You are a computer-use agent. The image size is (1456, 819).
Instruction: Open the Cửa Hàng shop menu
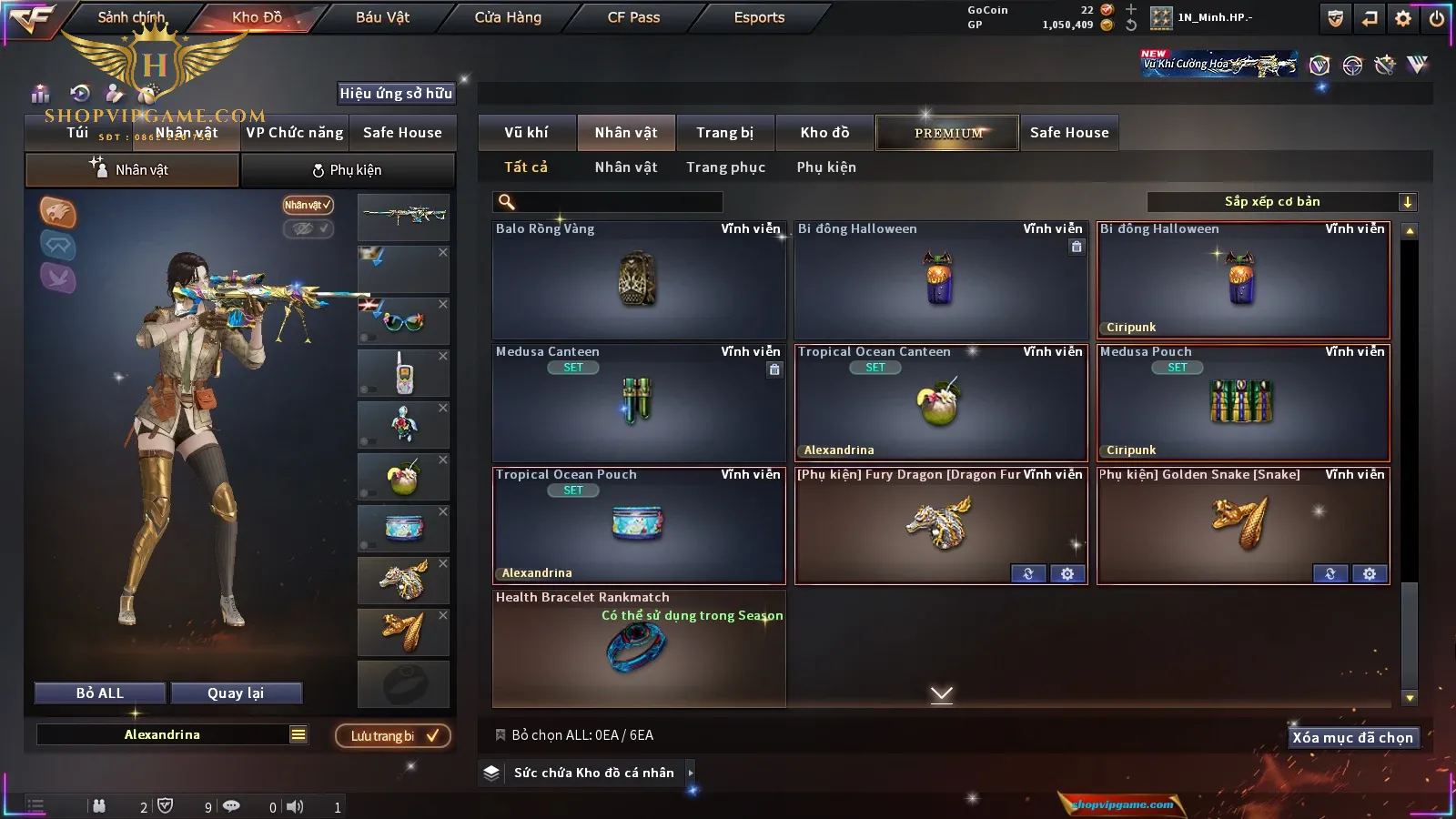[x=508, y=17]
